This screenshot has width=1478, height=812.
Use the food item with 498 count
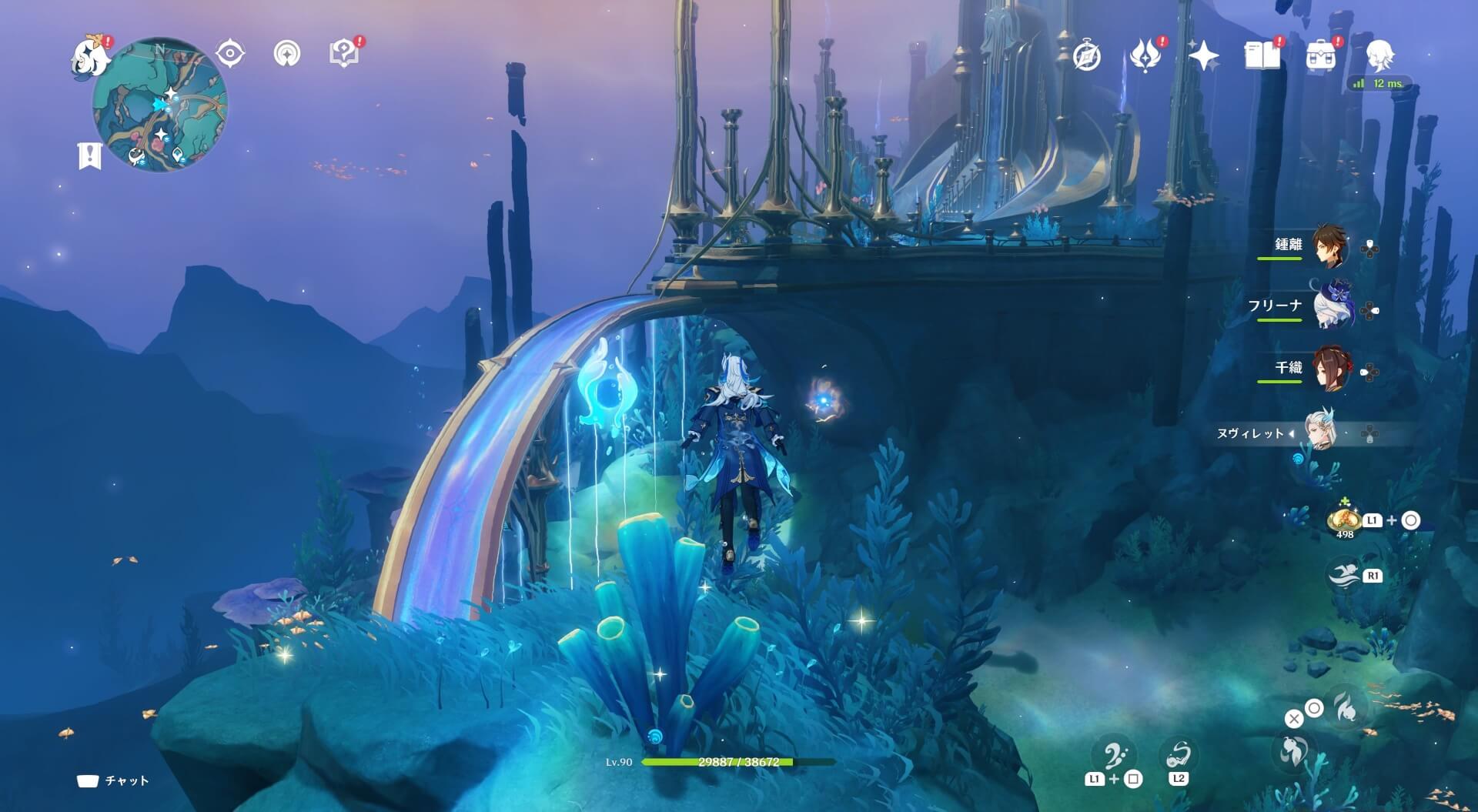pos(1345,520)
